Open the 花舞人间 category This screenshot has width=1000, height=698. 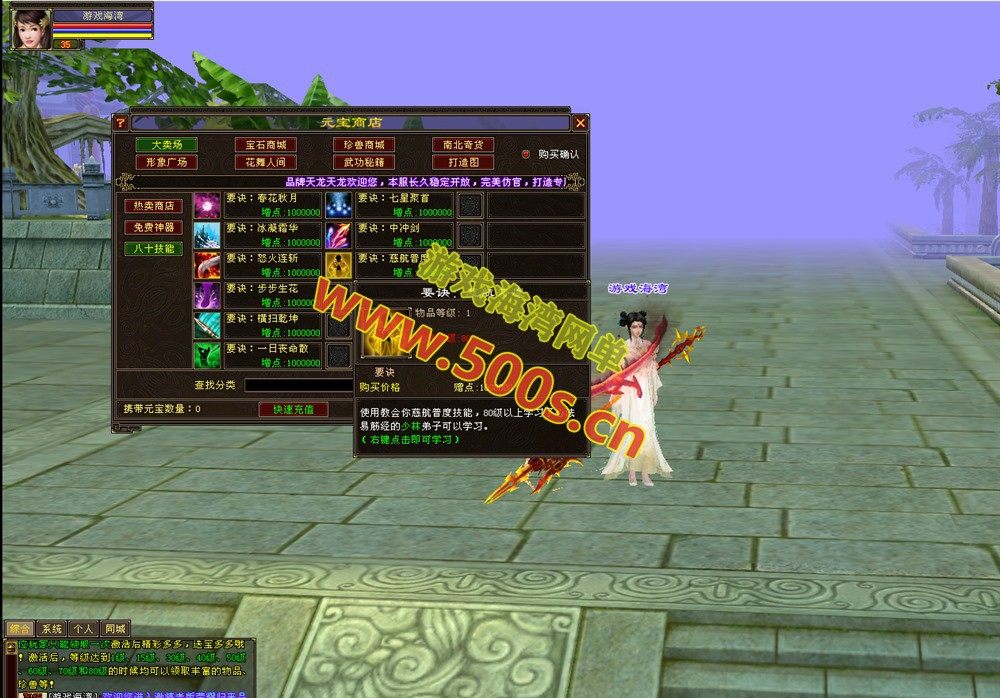(265, 162)
